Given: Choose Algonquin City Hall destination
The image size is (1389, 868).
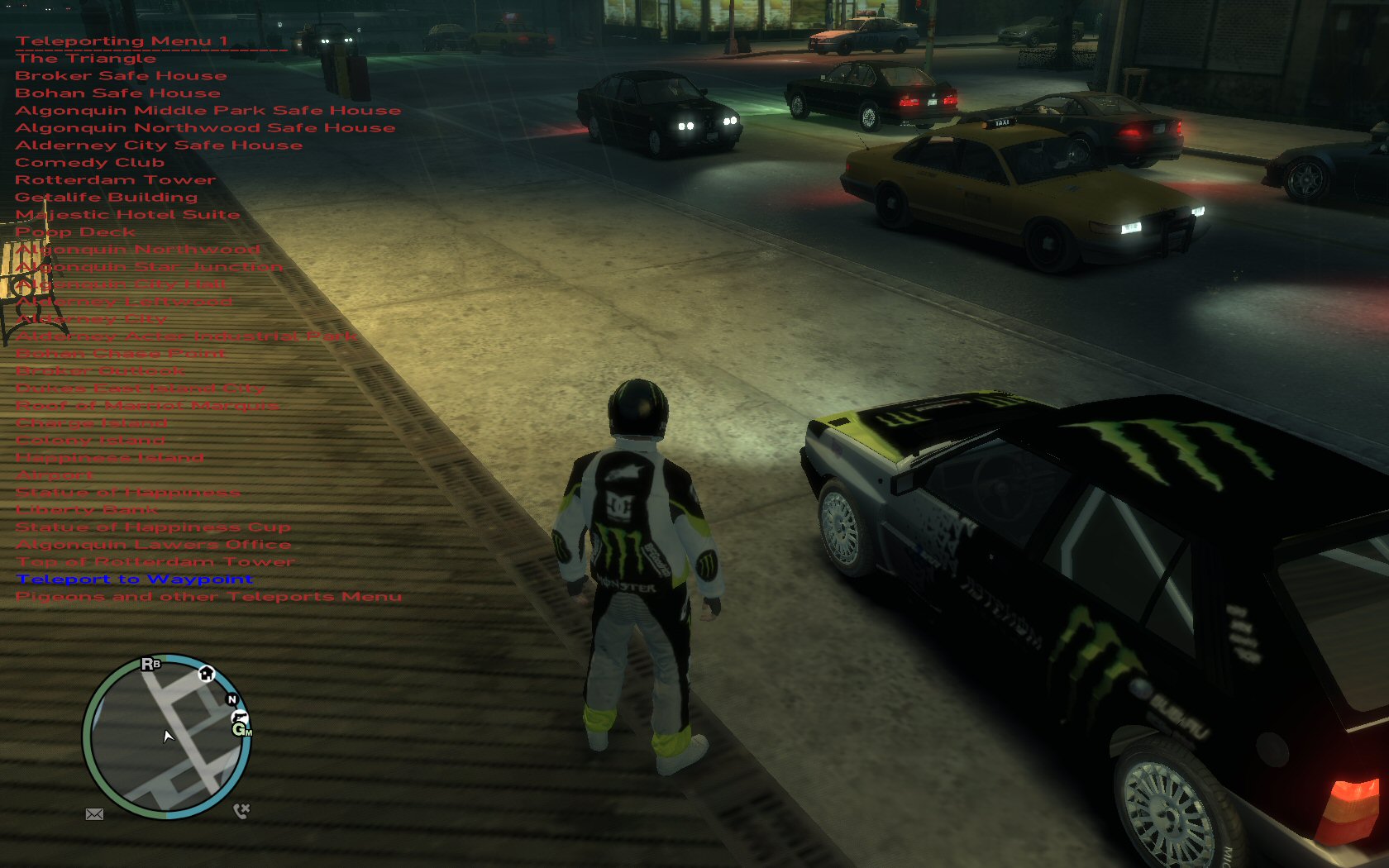Looking at the screenshot, I should tap(121, 284).
